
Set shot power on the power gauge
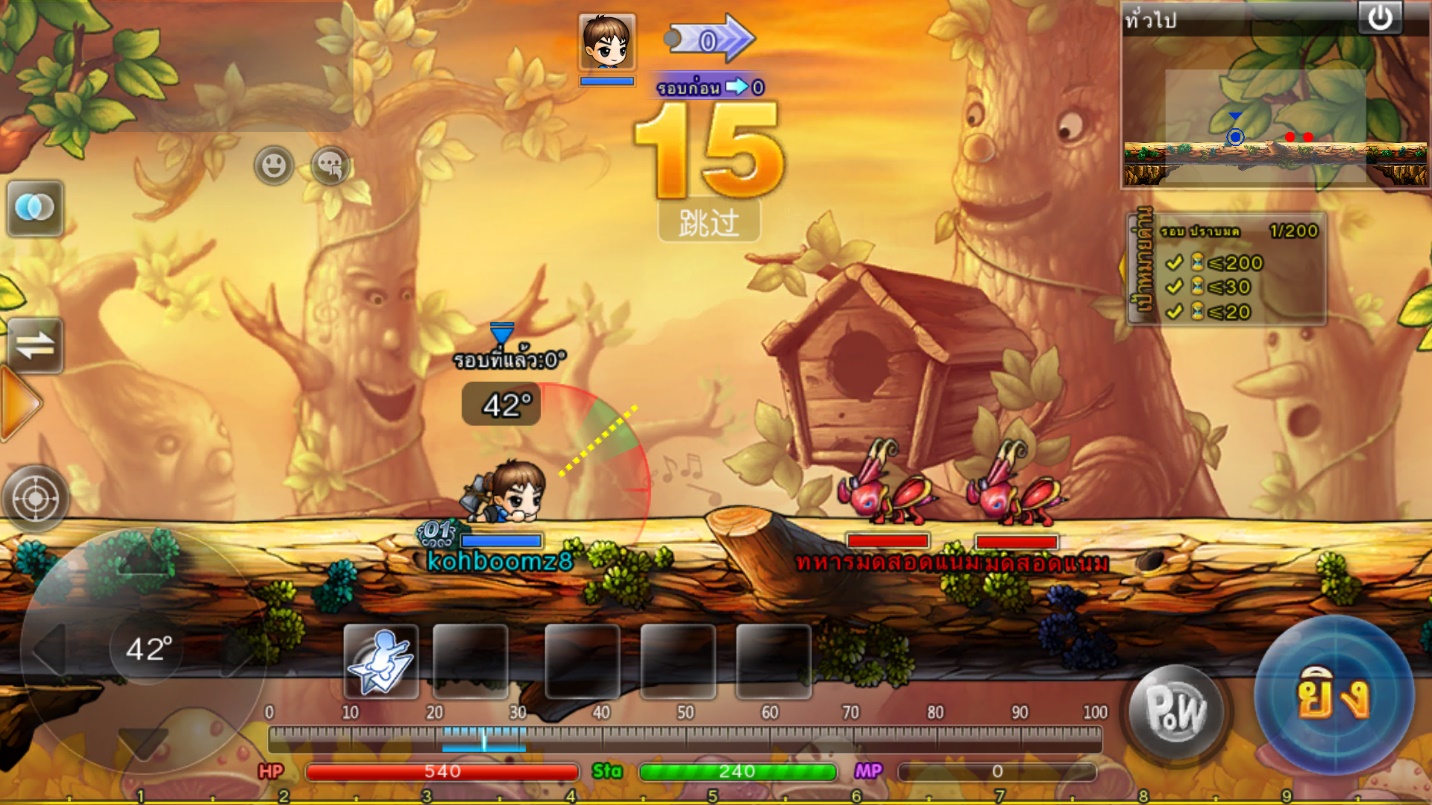click(685, 740)
